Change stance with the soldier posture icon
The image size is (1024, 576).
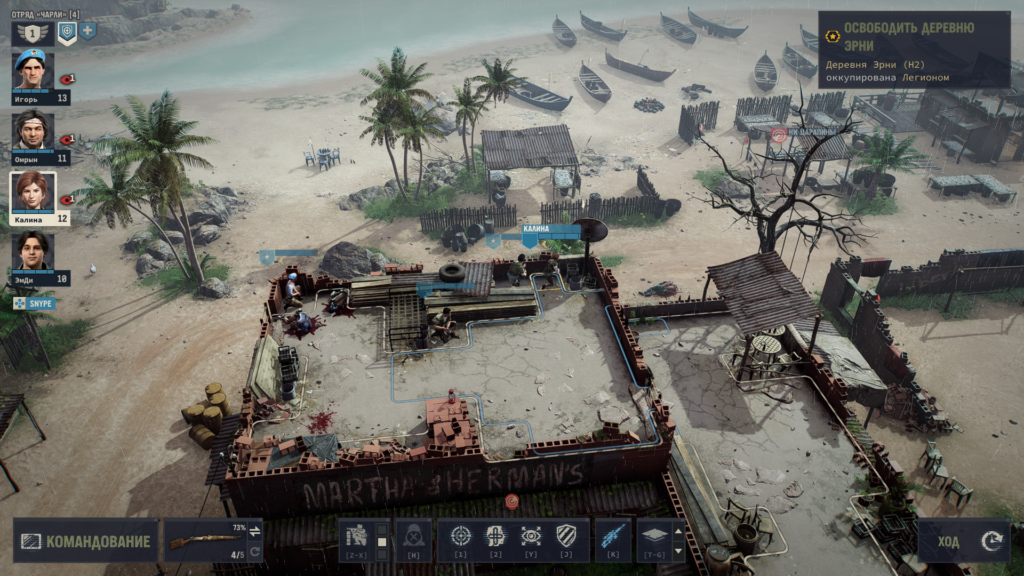point(357,537)
